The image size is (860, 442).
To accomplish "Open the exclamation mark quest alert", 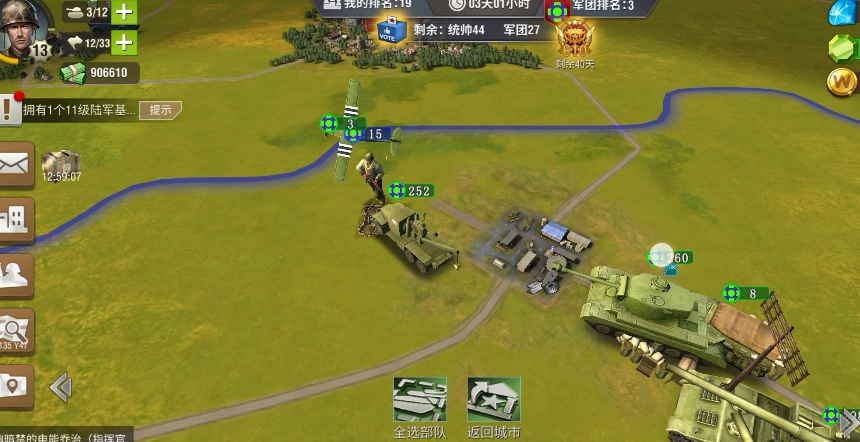I will pyautogui.click(x=10, y=108).
